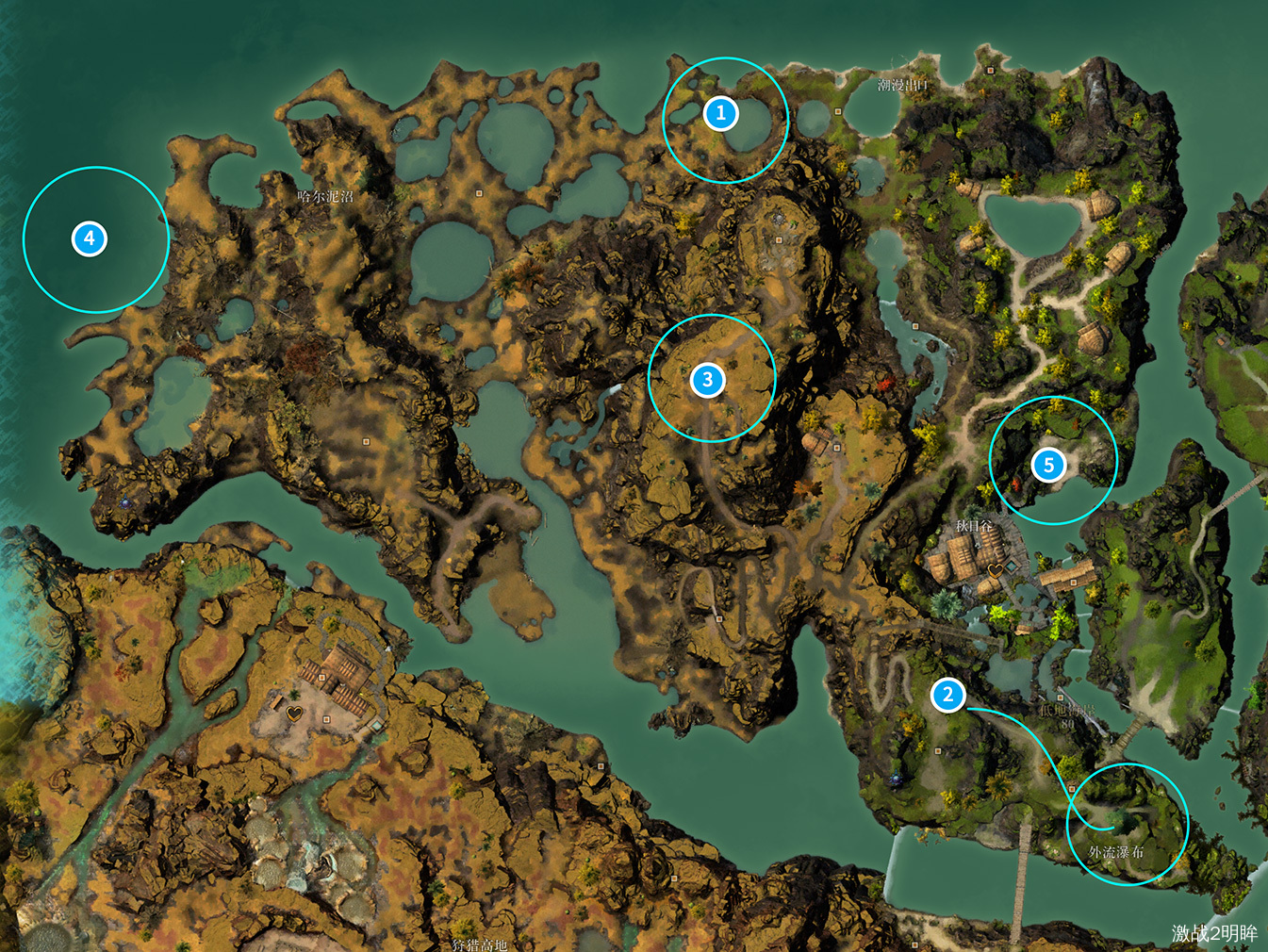Click the heart icon in 秋日谷 village
The width and height of the screenshot is (1268, 952).
996,570
